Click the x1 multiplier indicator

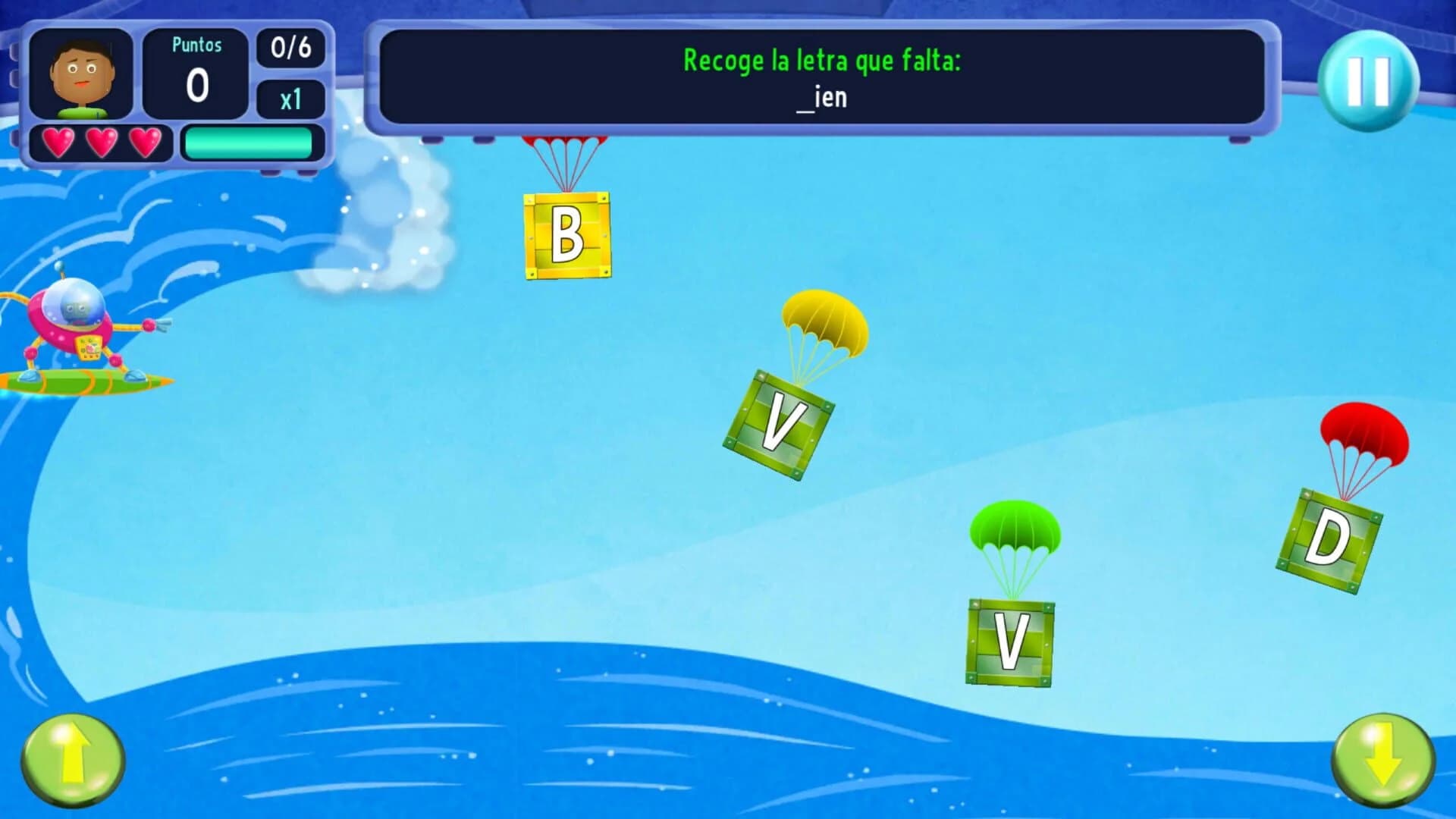pos(290,100)
